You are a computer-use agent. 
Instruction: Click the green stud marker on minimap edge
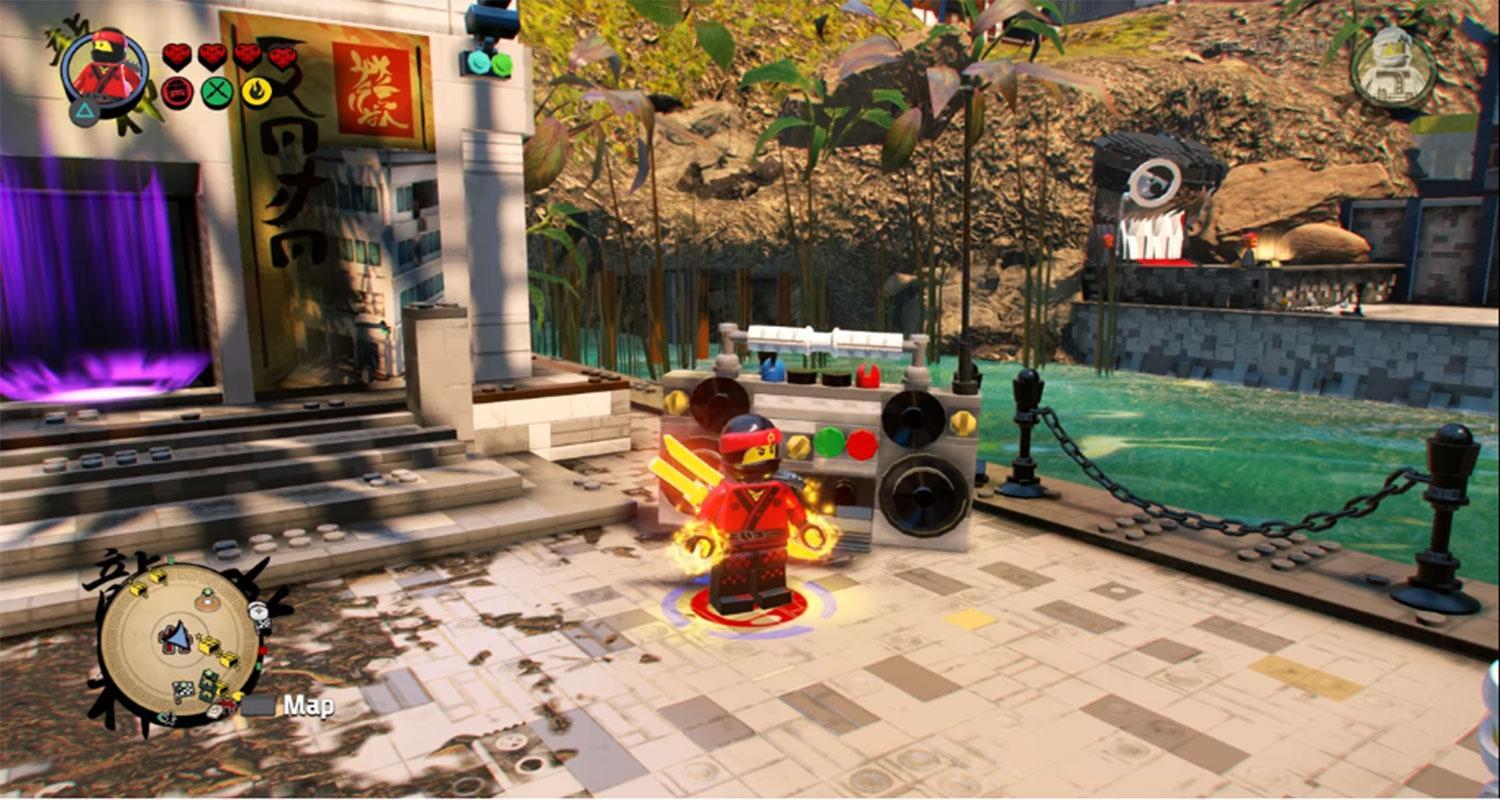click(x=169, y=561)
